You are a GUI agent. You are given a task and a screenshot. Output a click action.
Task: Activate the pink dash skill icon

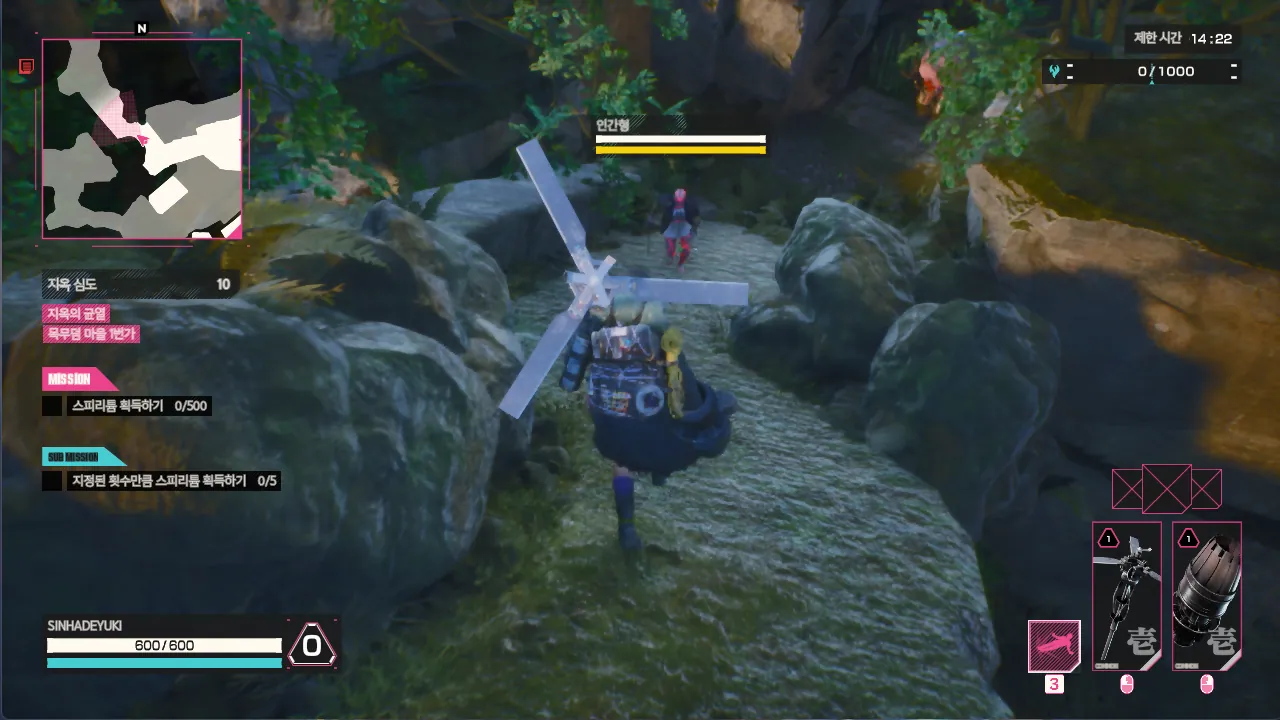(x=1054, y=646)
